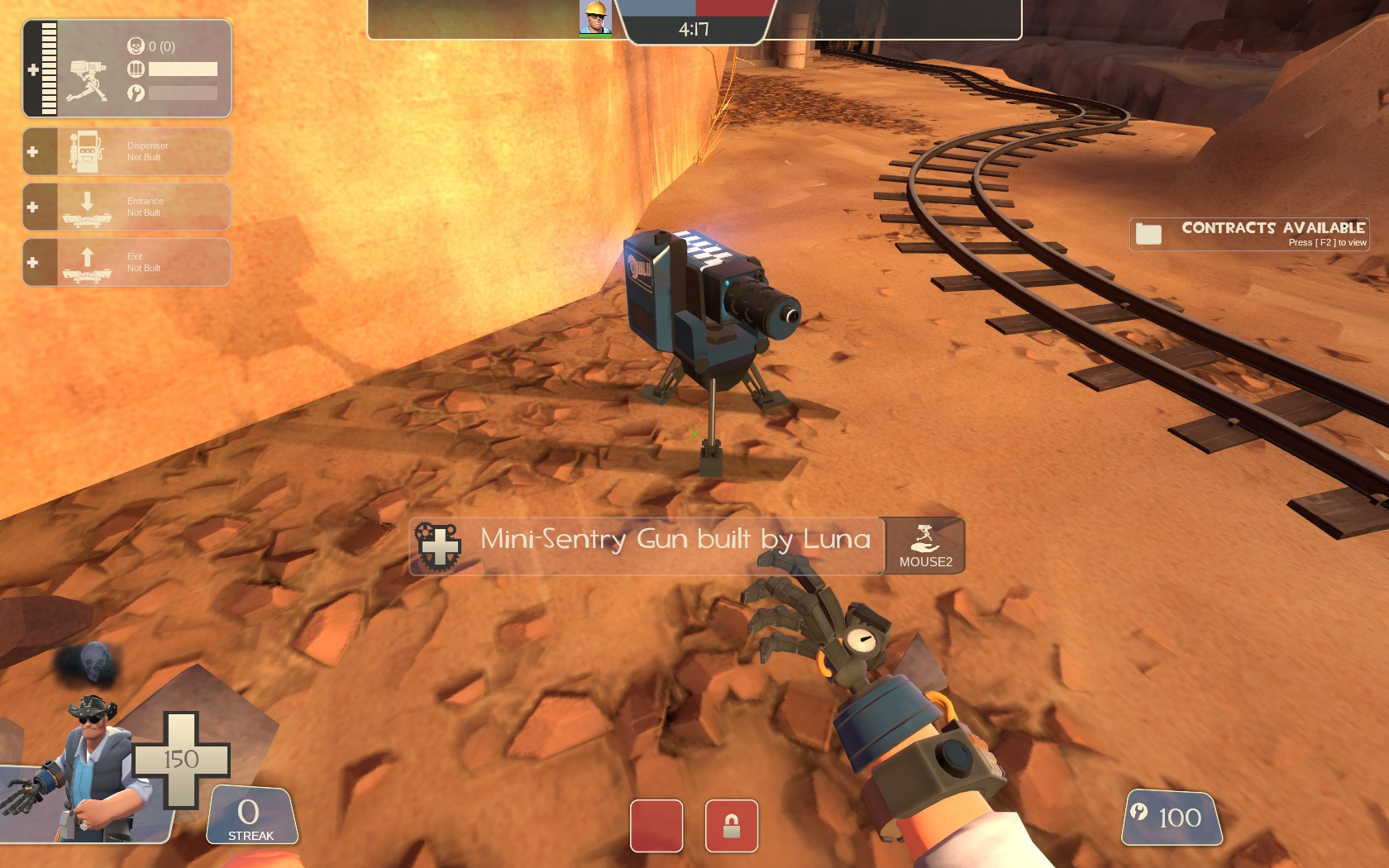Expand the sentry status panel with its plus button
This screenshot has width=1389, height=868.
tap(33, 69)
